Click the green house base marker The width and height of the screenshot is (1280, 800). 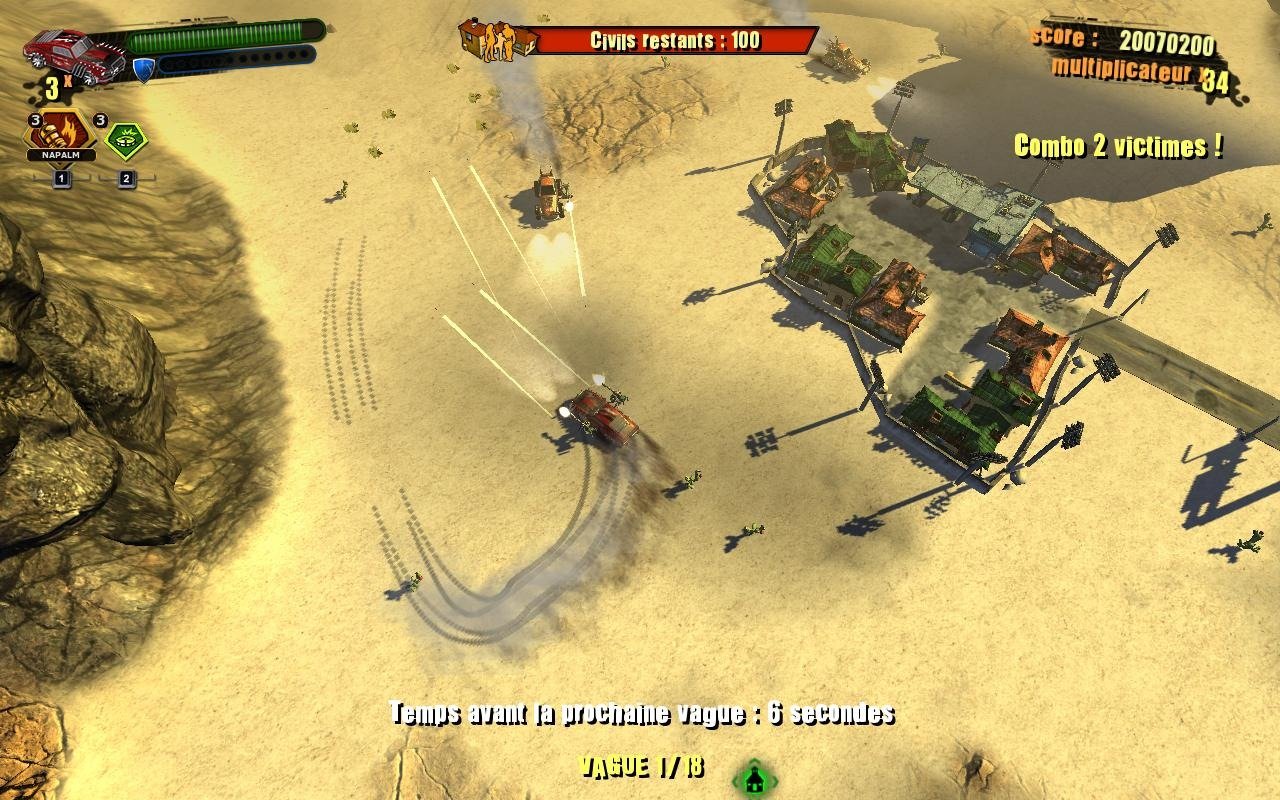[x=755, y=777]
